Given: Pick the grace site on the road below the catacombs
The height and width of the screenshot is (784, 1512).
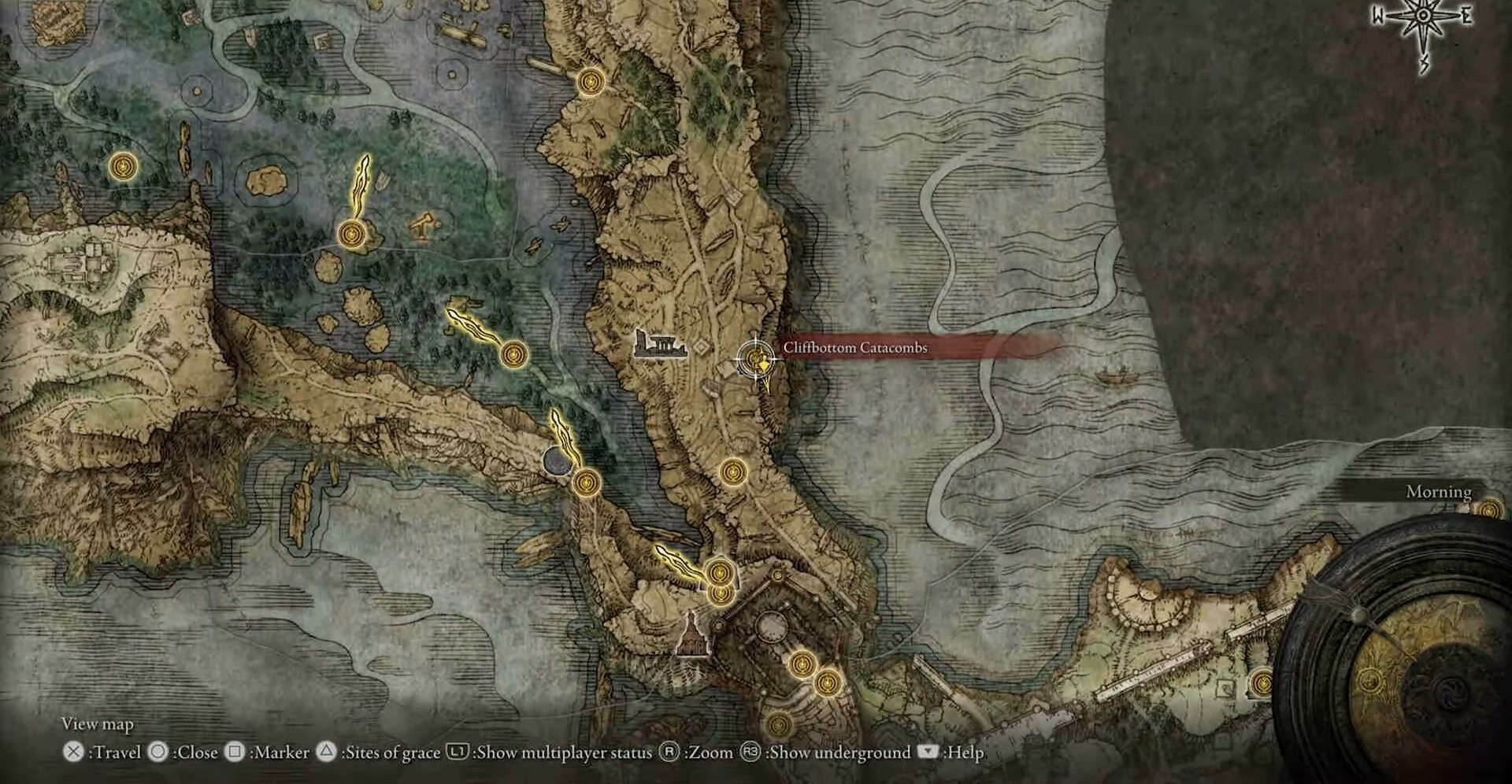Looking at the screenshot, I should (732, 472).
